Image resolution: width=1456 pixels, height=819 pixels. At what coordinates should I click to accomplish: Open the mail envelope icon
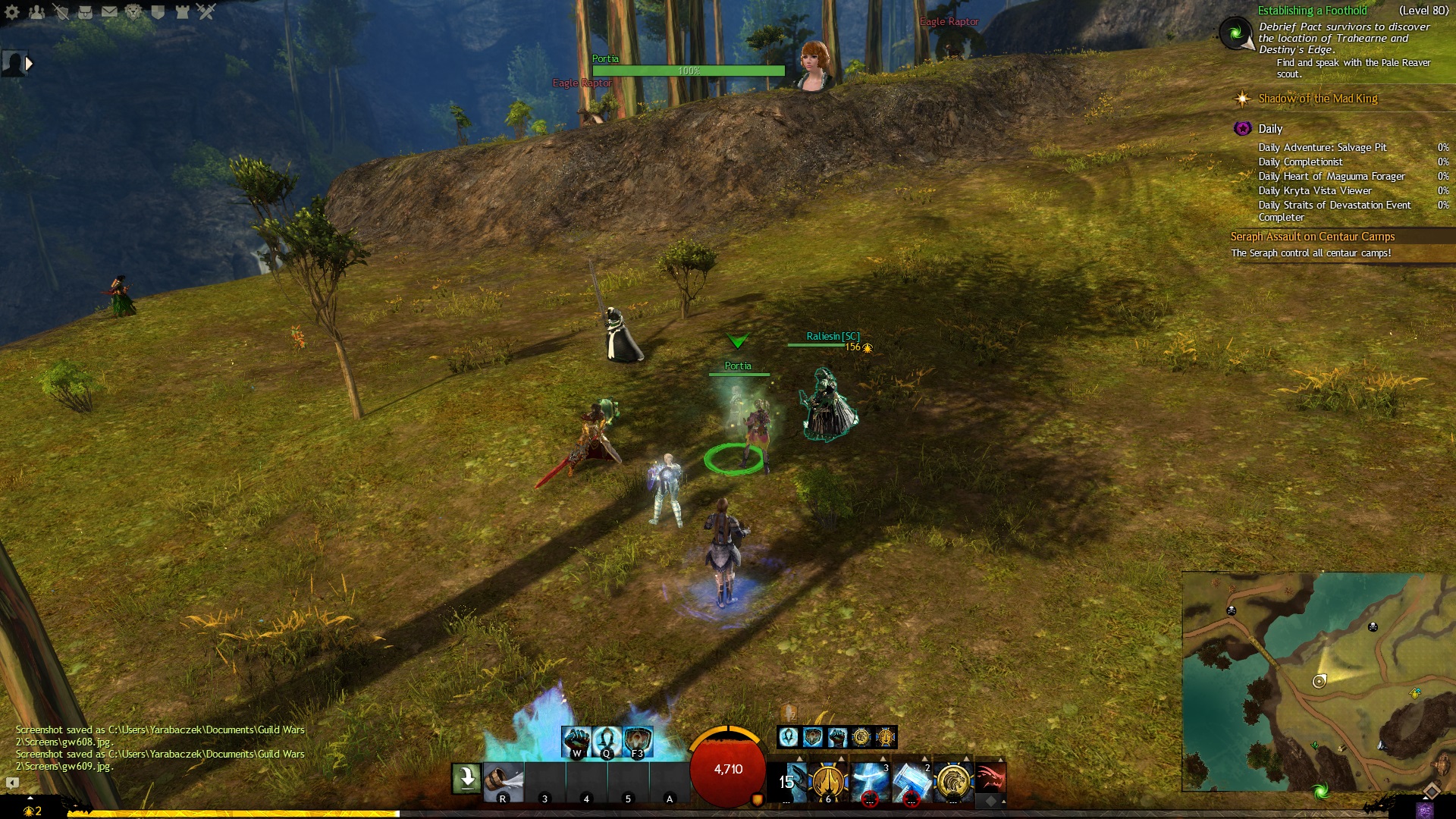click(109, 11)
